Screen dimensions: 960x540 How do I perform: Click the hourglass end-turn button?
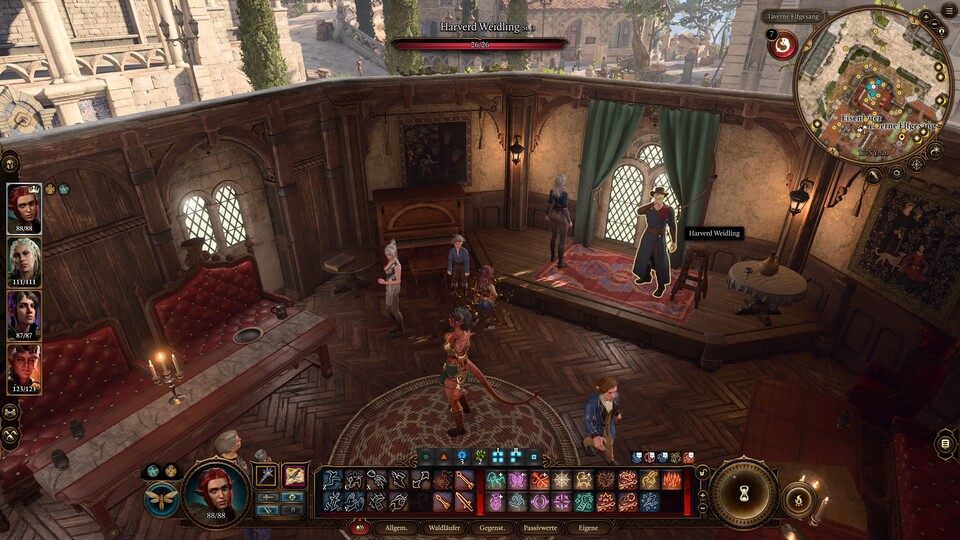pos(744,492)
